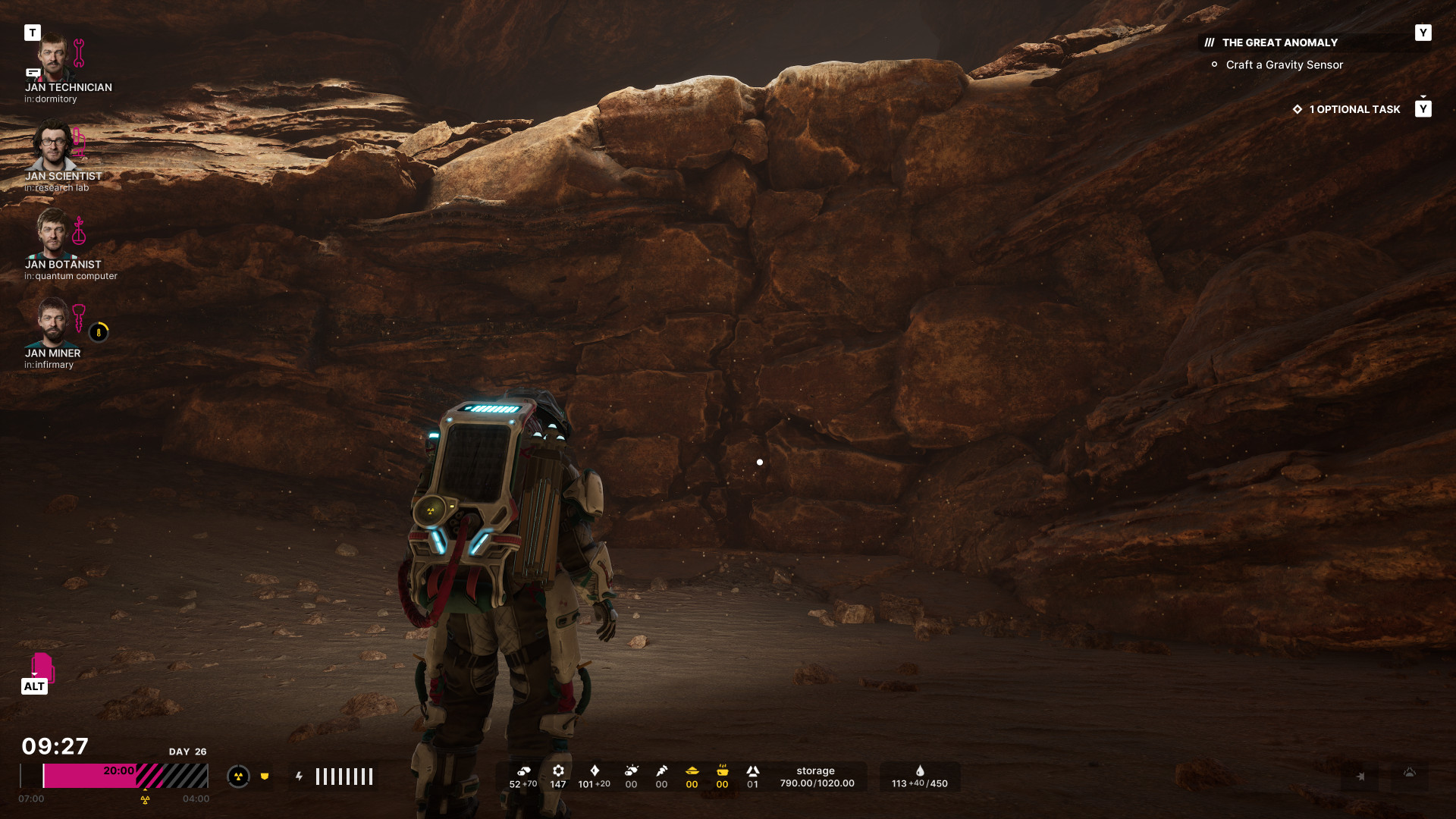The height and width of the screenshot is (819, 1456).
Task: Open the storage capacity panel
Action: click(x=817, y=777)
